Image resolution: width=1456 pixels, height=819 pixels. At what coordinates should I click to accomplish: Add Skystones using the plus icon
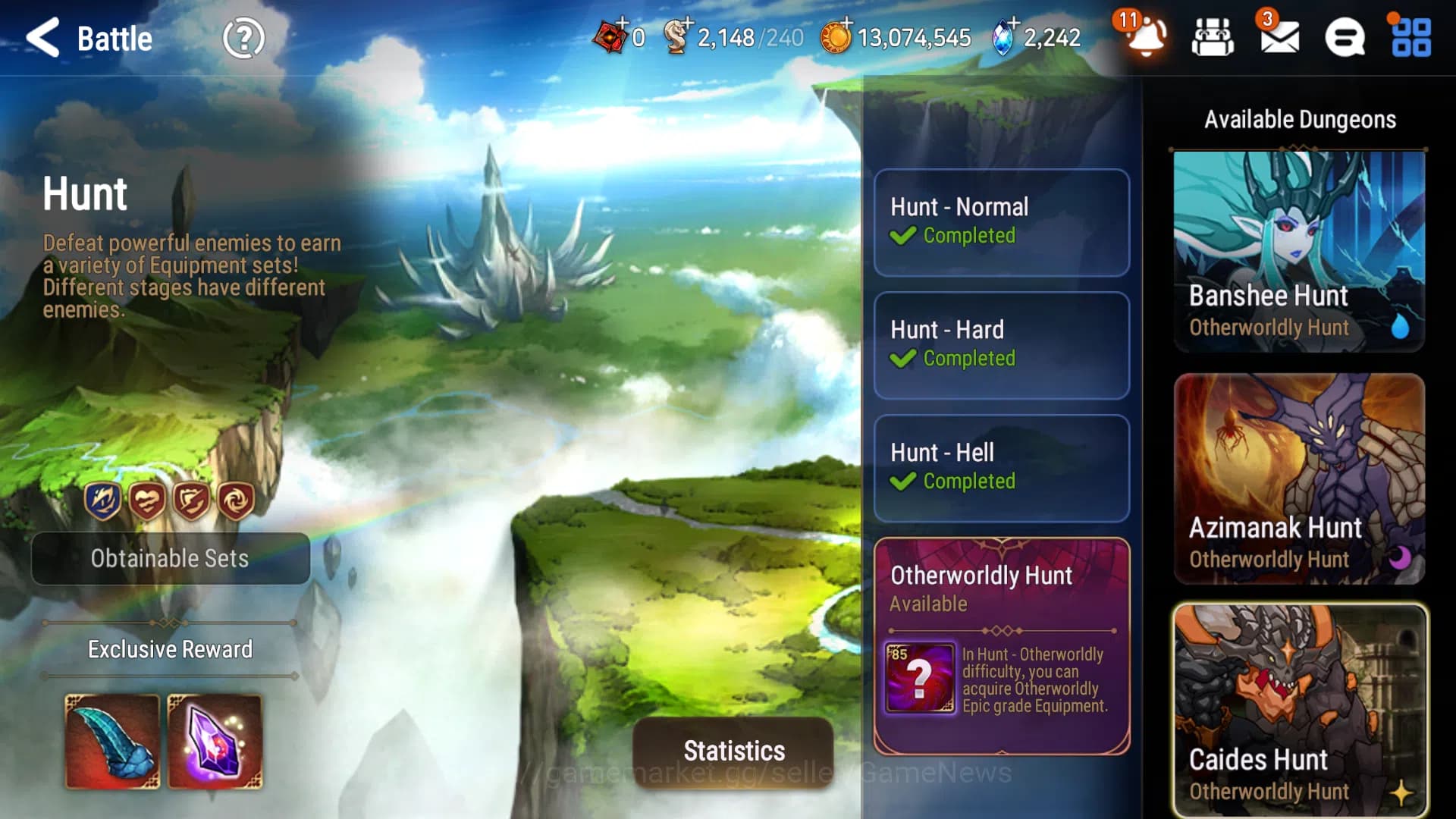click(x=1014, y=20)
